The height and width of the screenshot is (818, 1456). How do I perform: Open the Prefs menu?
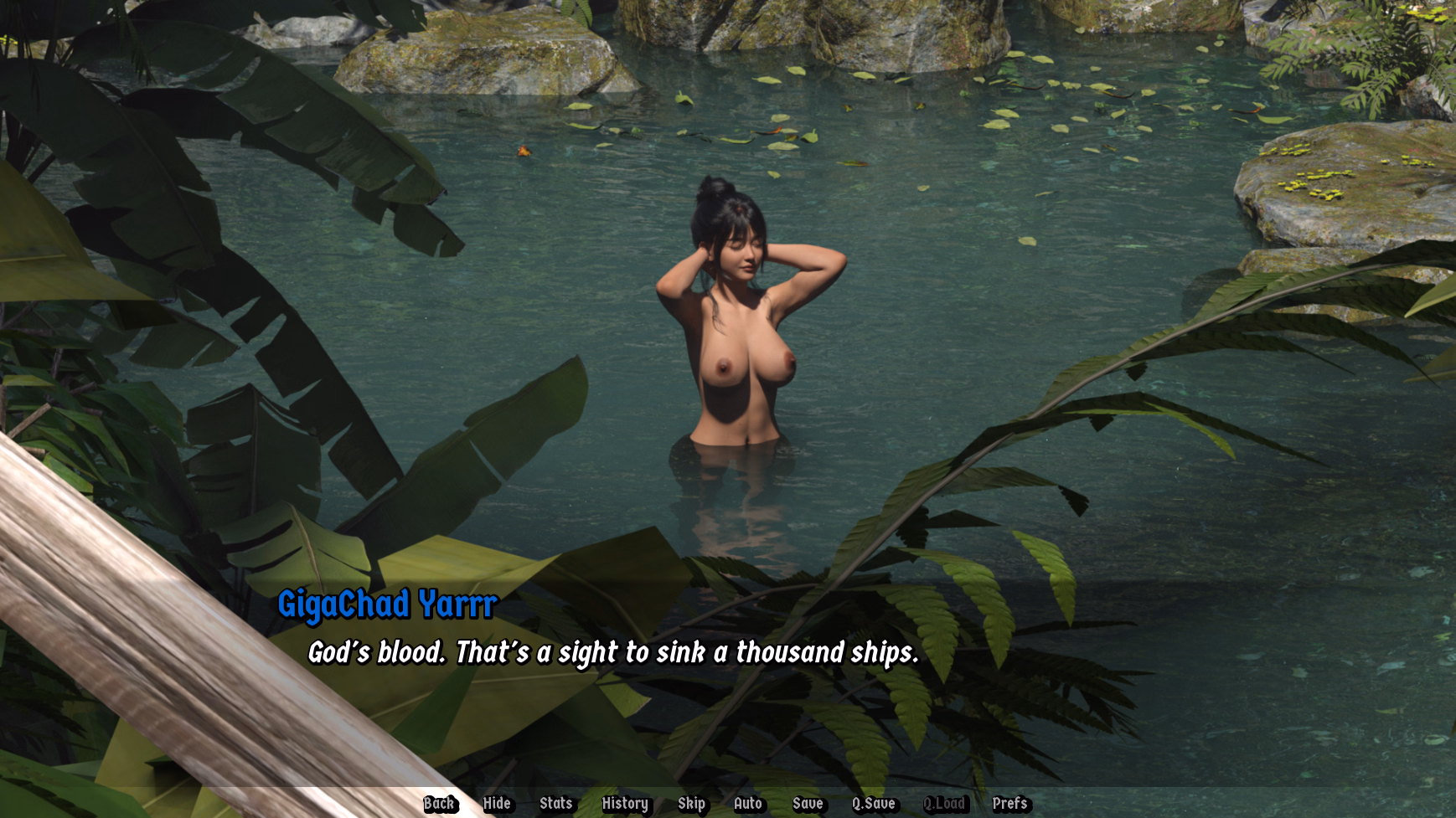(x=1009, y=804)
